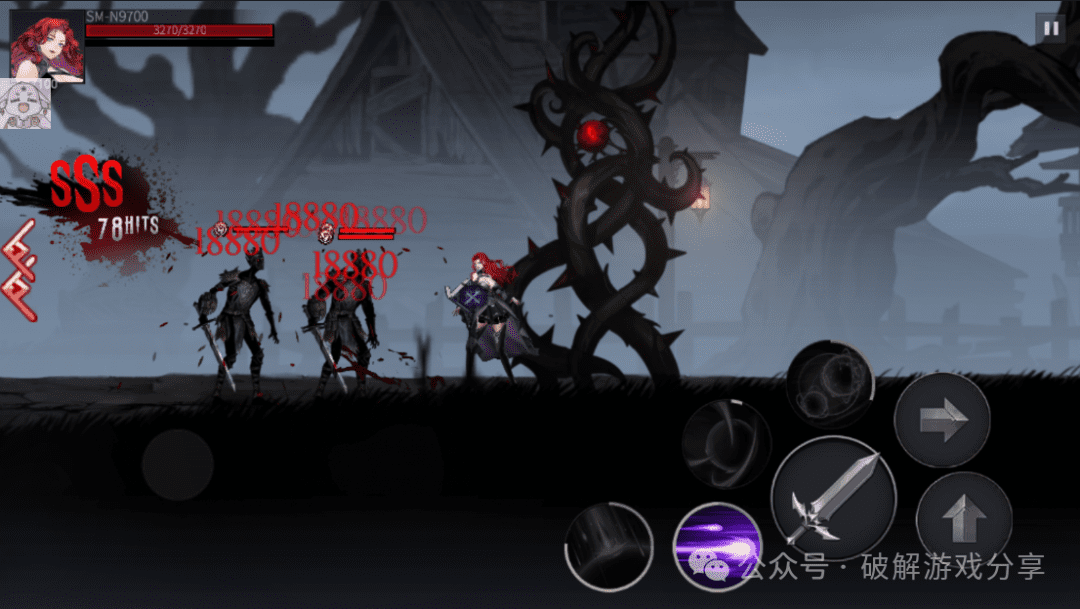Viewport: 1080px width, 609px height.
Task: Activate the purple slash skill
Action: 717,547
